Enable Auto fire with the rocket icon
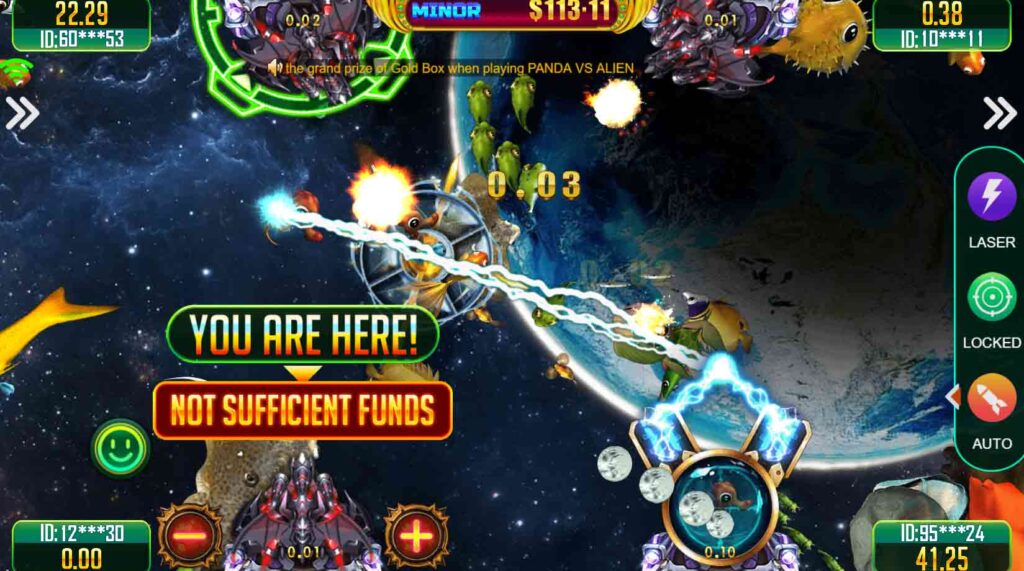Screen dimensions: 1024x571 [x=991, y=398]
